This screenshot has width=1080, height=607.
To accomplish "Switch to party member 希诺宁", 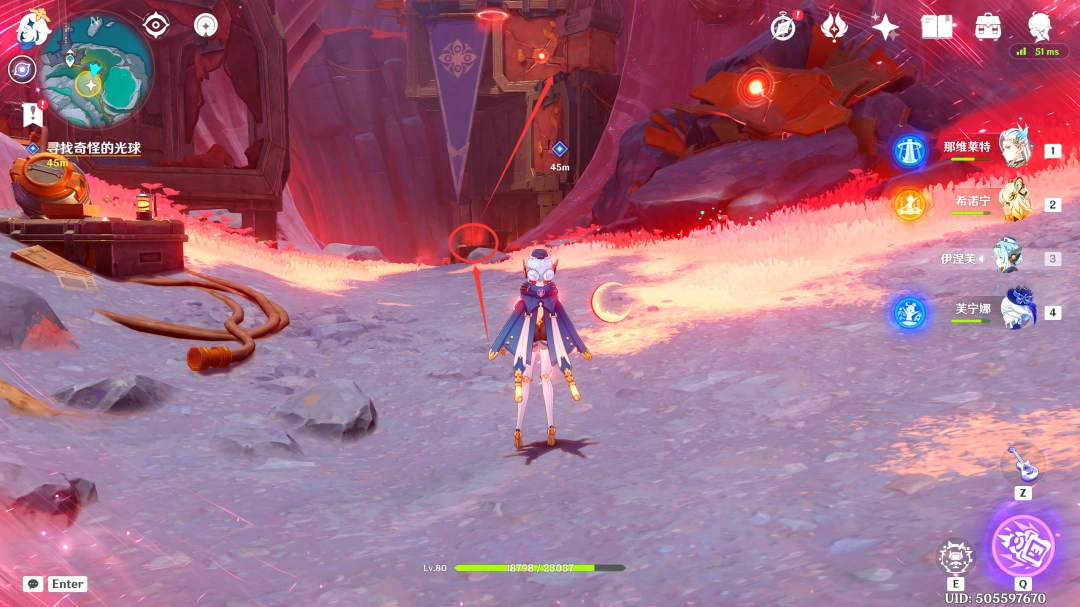I will pos(1013,203).
